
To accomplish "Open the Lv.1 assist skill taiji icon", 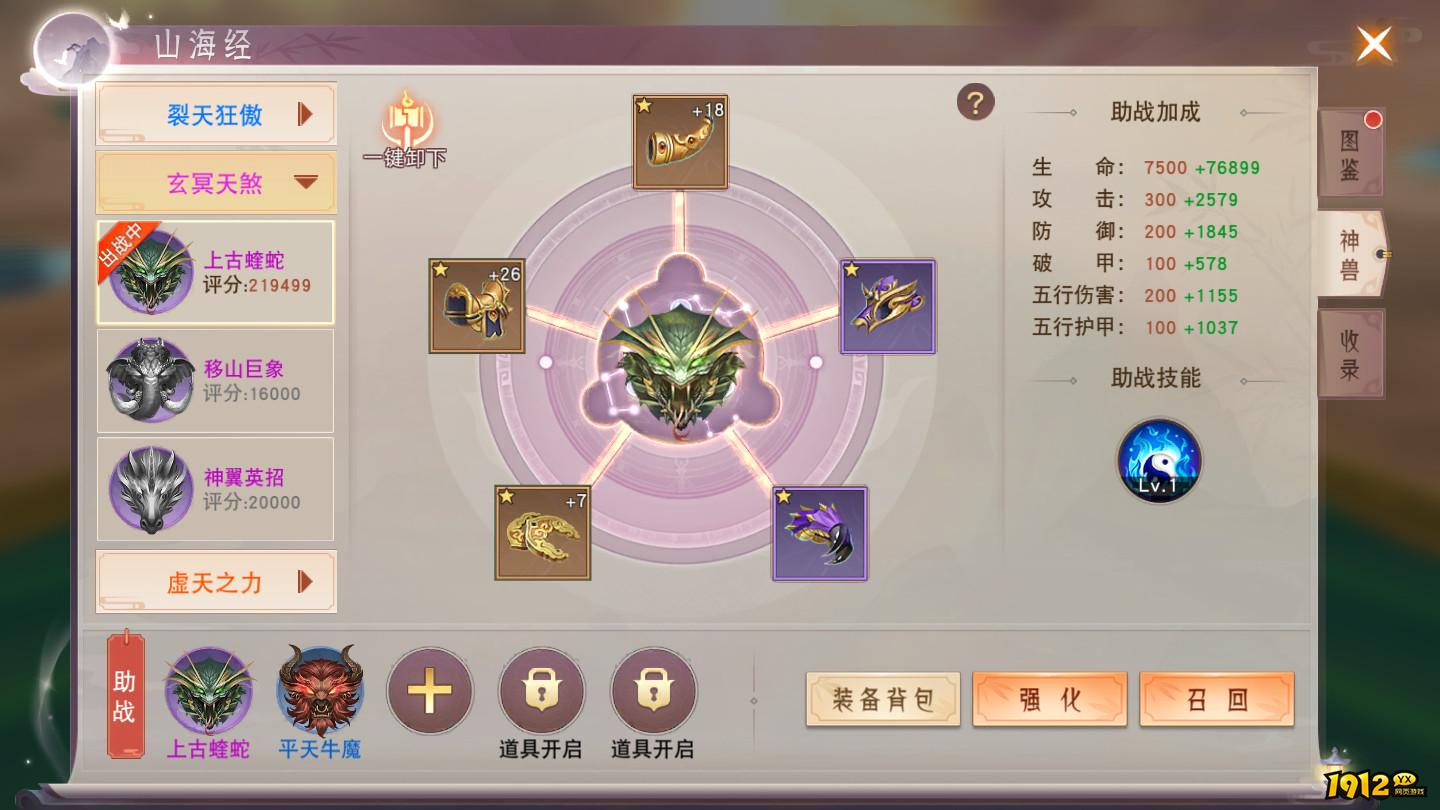I will 1158,461.
